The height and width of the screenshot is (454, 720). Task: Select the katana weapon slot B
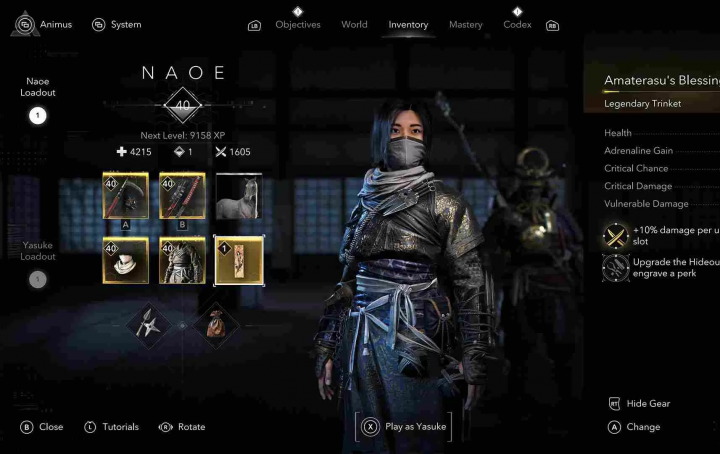182,196
